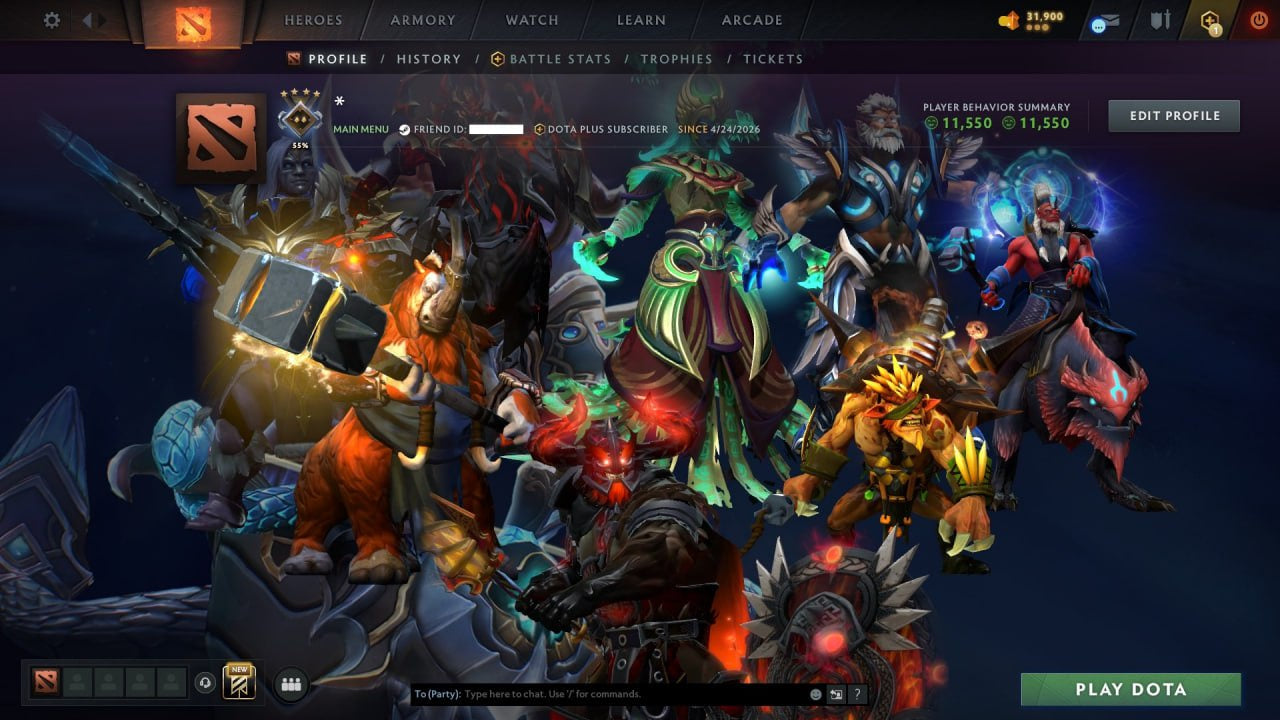
Task: Expand the chat emoticon picker
Action: click(x=815, y=693)
